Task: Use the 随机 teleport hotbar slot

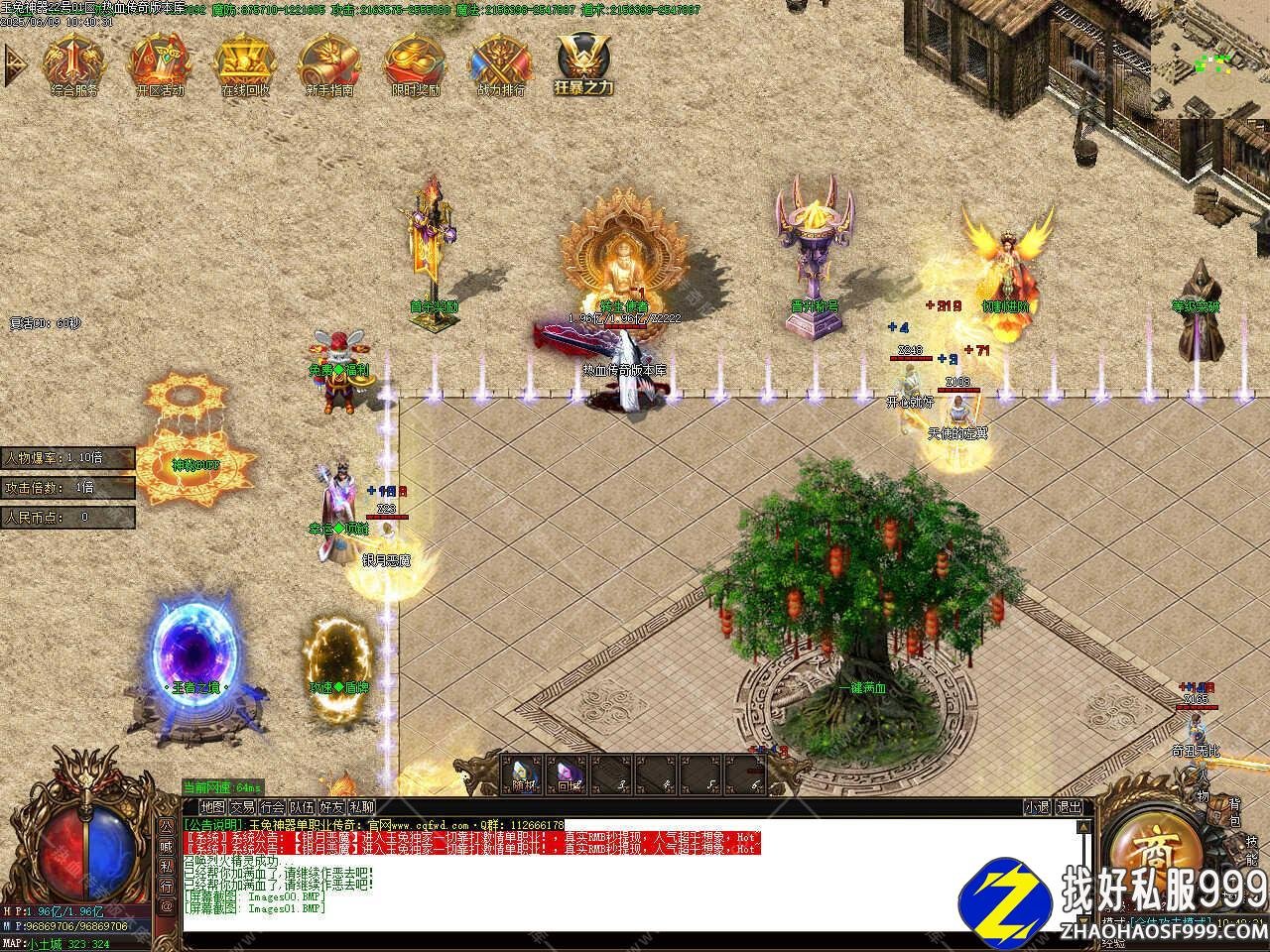Action: point(523,774)
